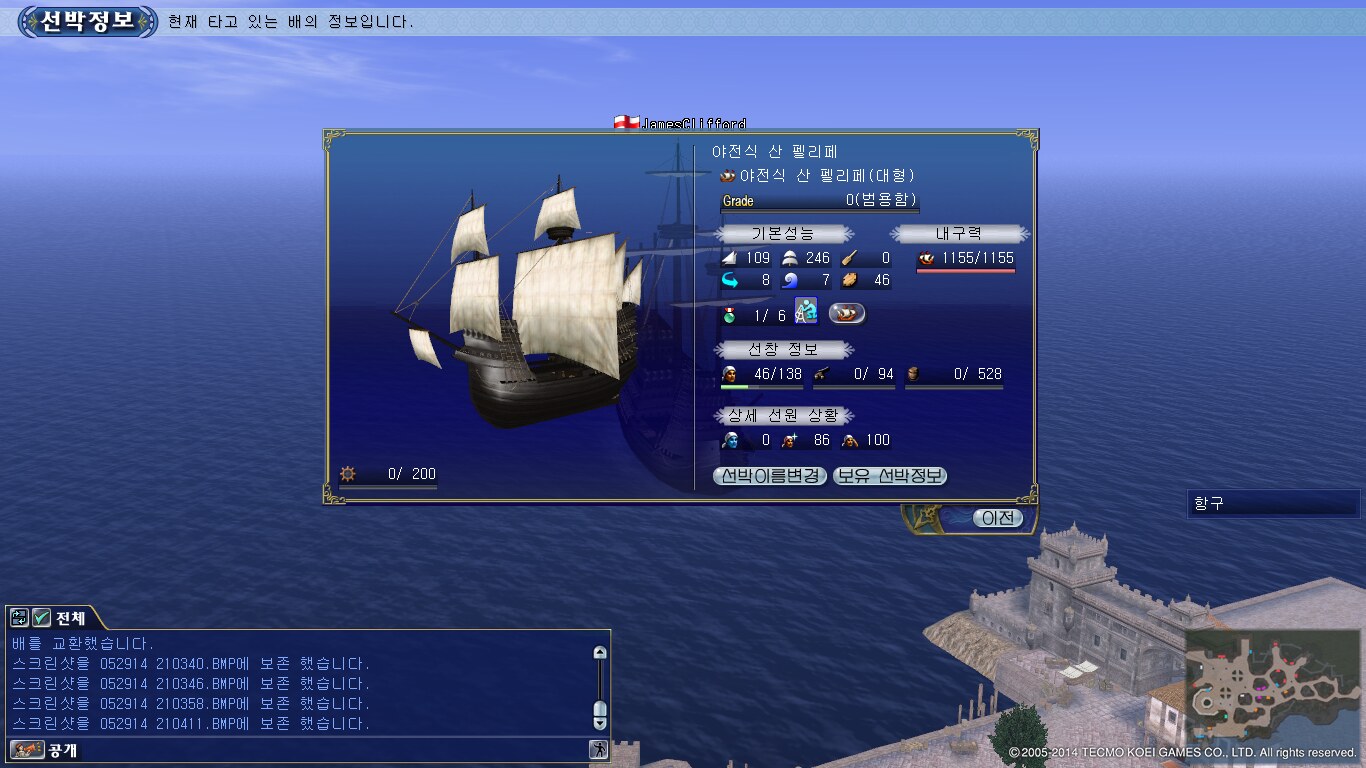Switch to the 전체 chat tab
The image size is (1366, 768).
[70, 618]
